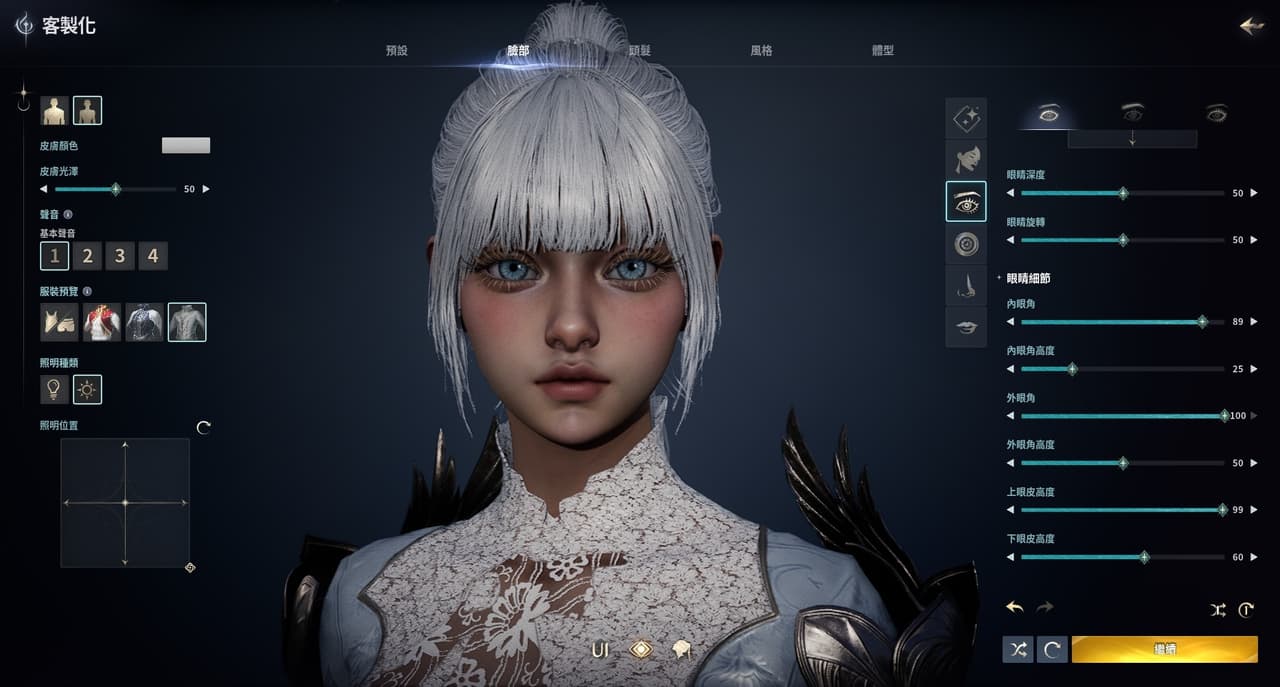Select the 皮膚顏色 skin color swatch
Image resolution: width=1280 pixels, height=687 pixels.
186,146
